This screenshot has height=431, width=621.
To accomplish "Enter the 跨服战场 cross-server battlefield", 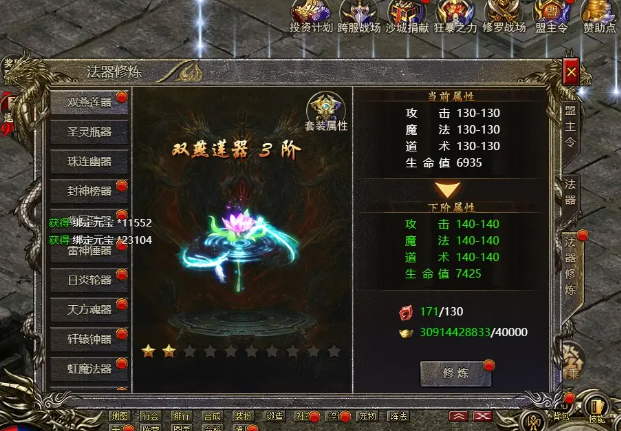I will [x=361, y=17].
